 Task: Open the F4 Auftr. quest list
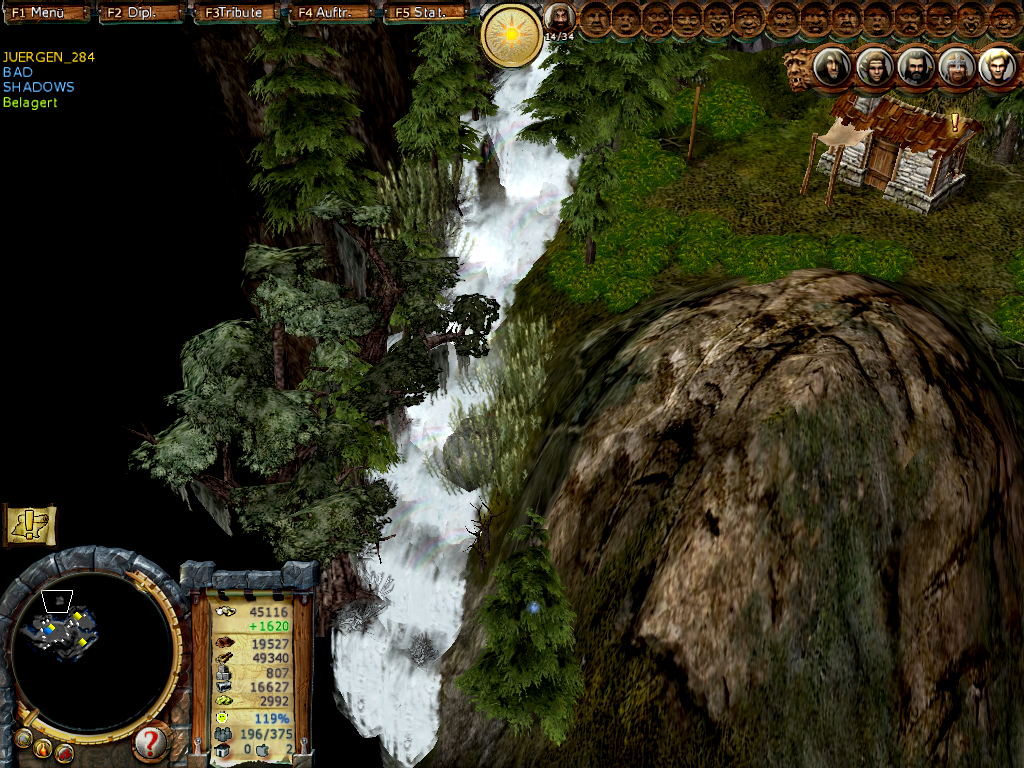[329, 13]
